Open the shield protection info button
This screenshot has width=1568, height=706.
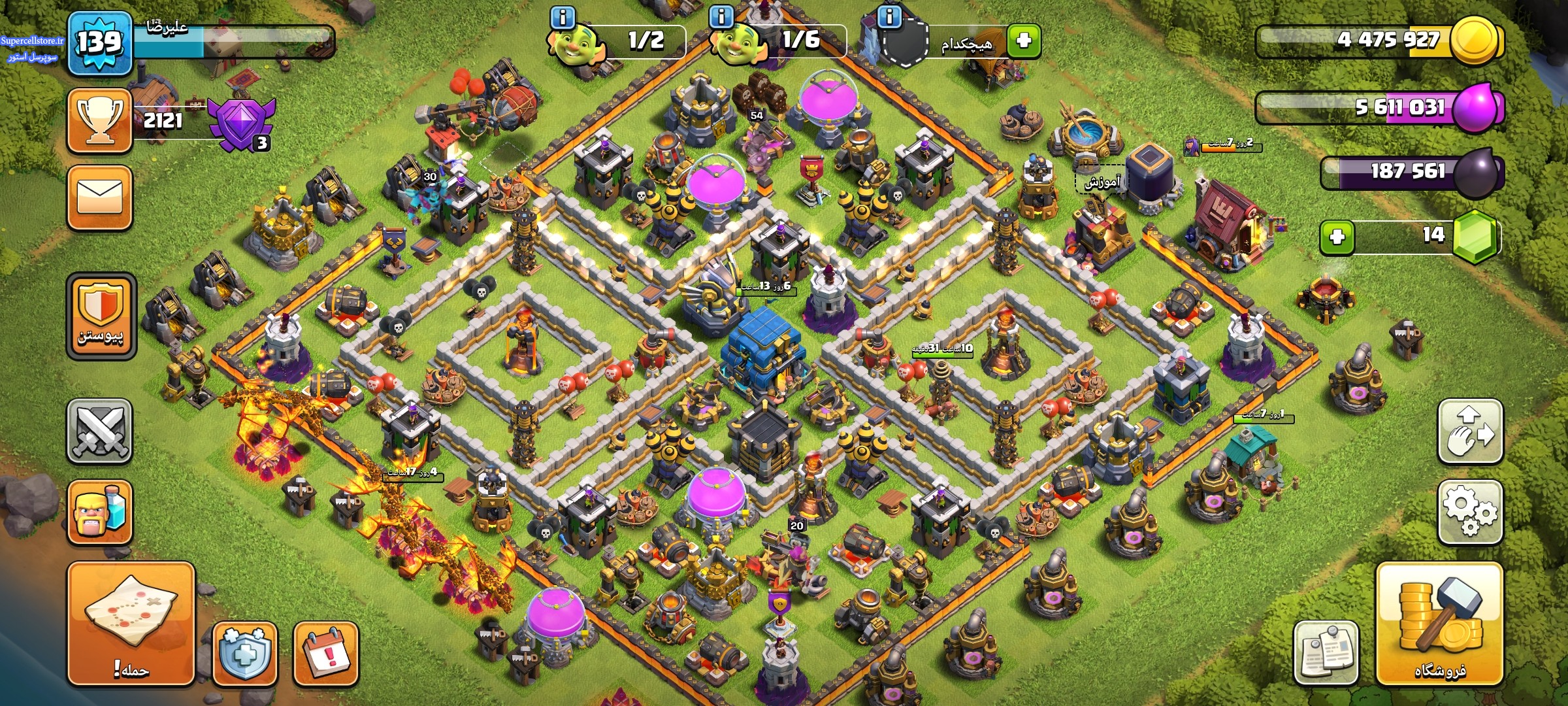[x=245, y=653]
